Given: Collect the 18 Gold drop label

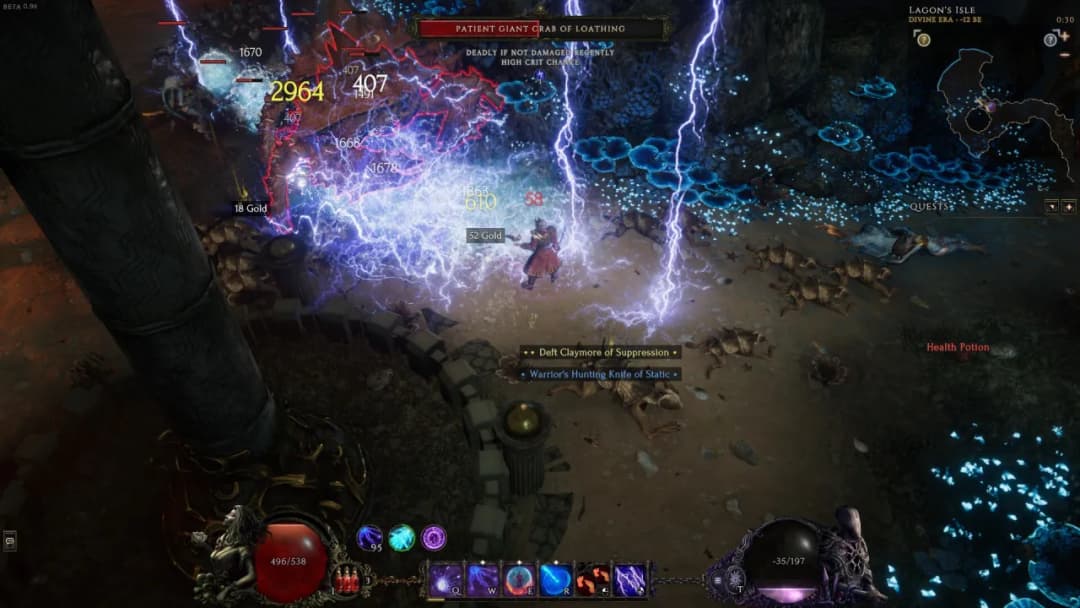Looking at the screenshot, I should (x=250, y=209).
